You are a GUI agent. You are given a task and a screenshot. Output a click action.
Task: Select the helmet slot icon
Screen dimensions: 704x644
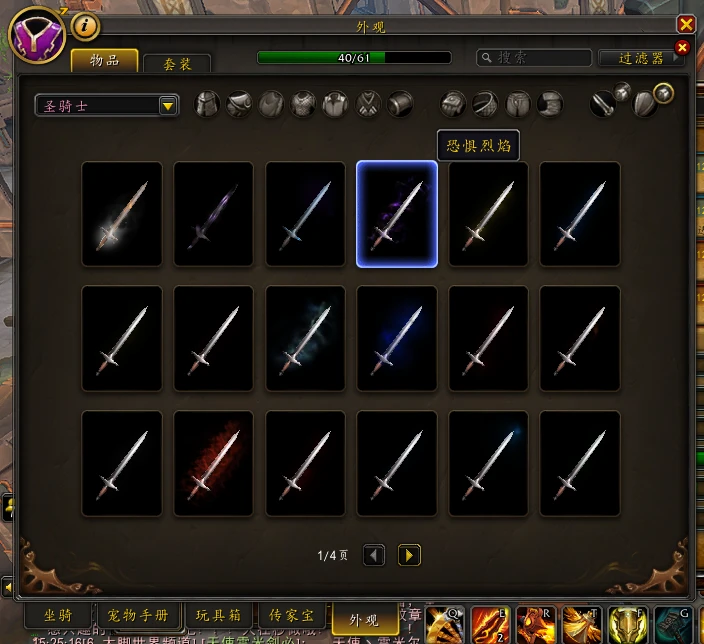[207, 104]
